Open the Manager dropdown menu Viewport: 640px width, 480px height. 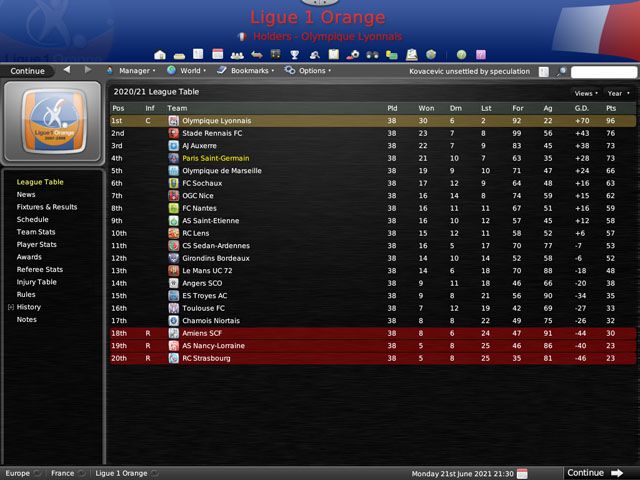[134, 71]
